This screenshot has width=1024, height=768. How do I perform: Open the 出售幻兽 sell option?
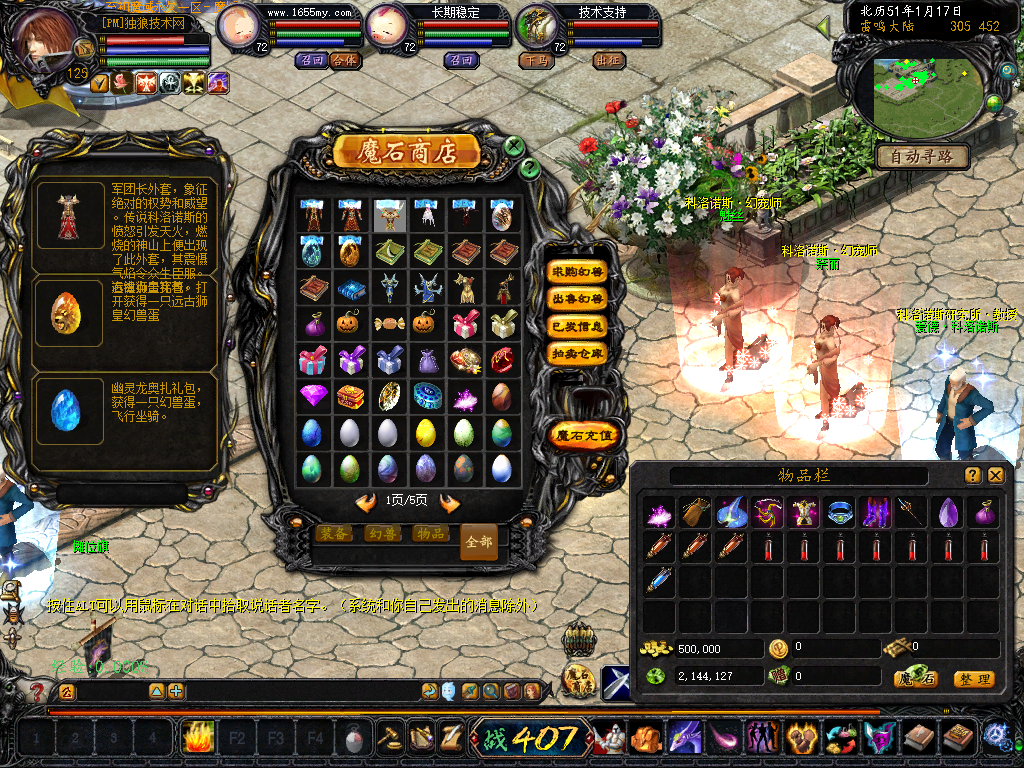[x=578, y=299]
